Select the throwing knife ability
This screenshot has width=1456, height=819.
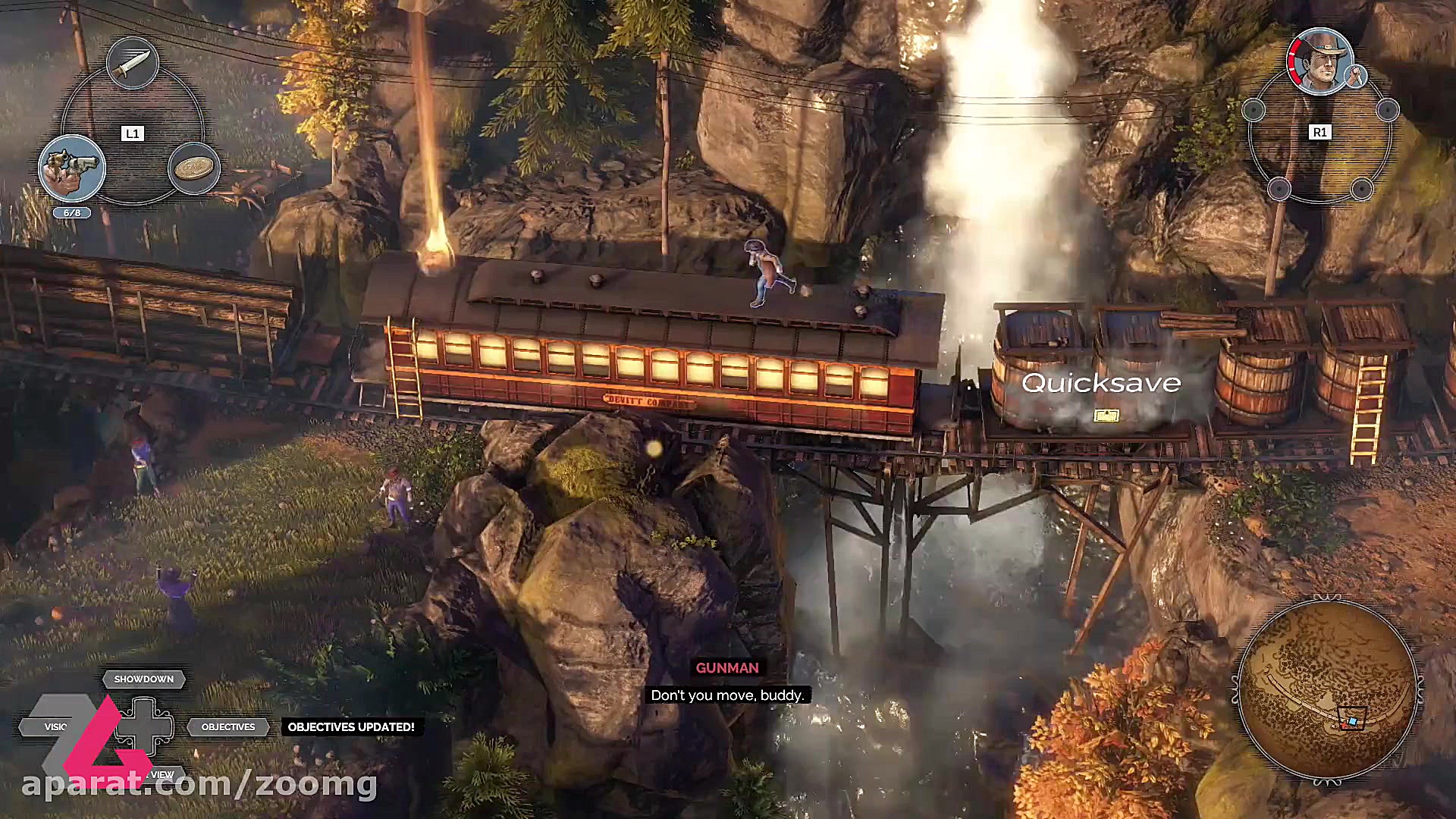pyautogui.click(x=132, y=63)
